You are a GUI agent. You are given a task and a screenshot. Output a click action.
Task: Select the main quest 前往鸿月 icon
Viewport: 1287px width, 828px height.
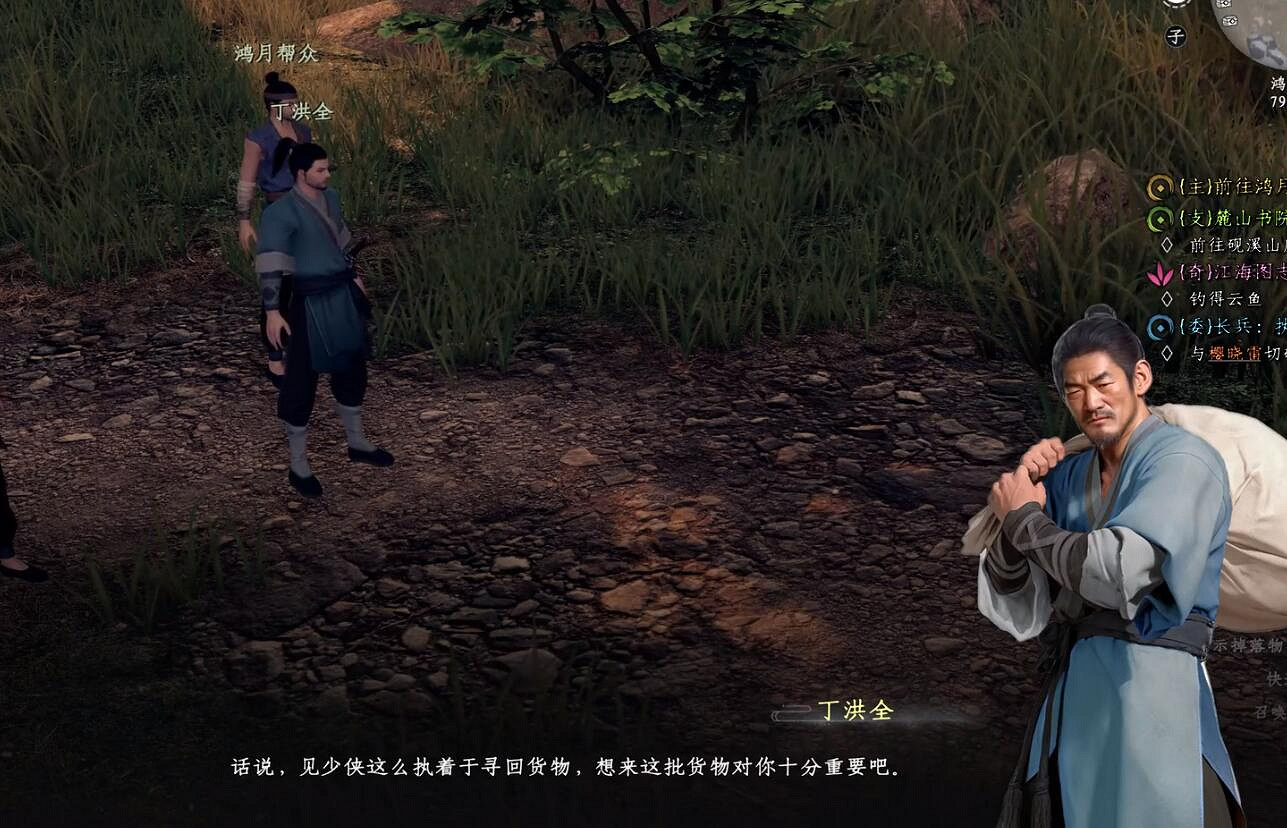point(1159,186)
